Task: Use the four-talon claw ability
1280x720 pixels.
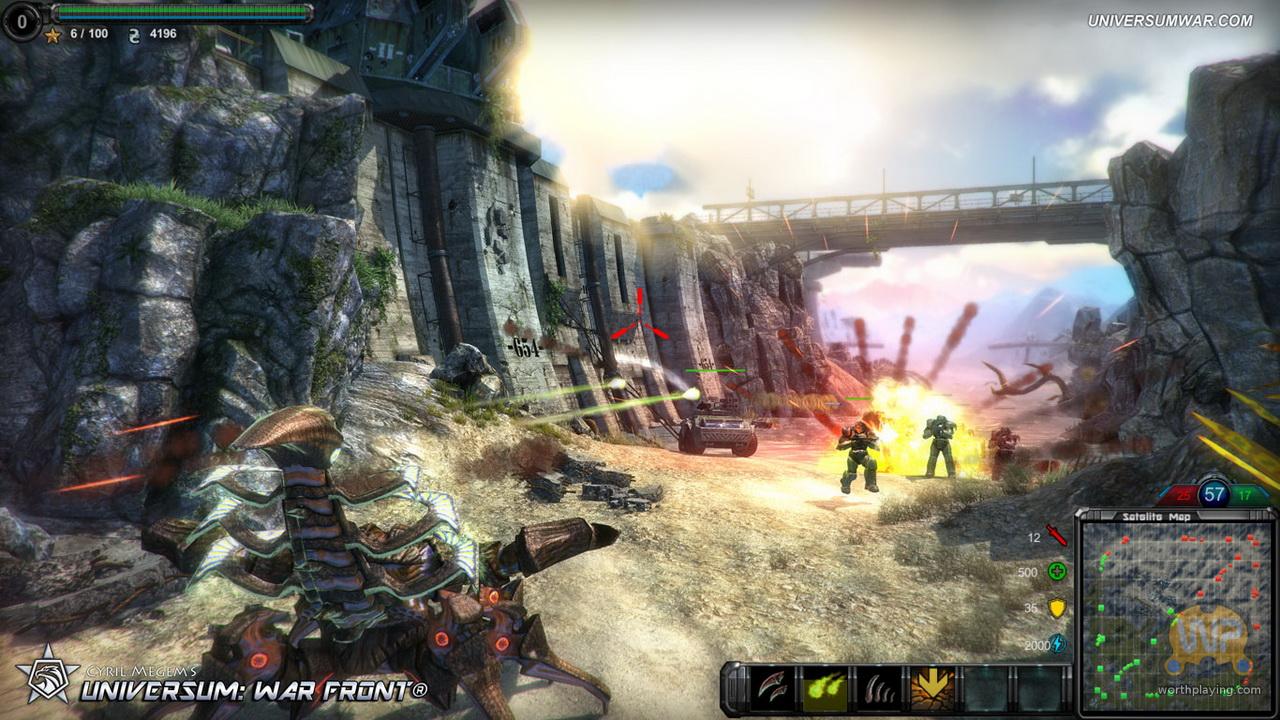Action: tap(877, 687)
